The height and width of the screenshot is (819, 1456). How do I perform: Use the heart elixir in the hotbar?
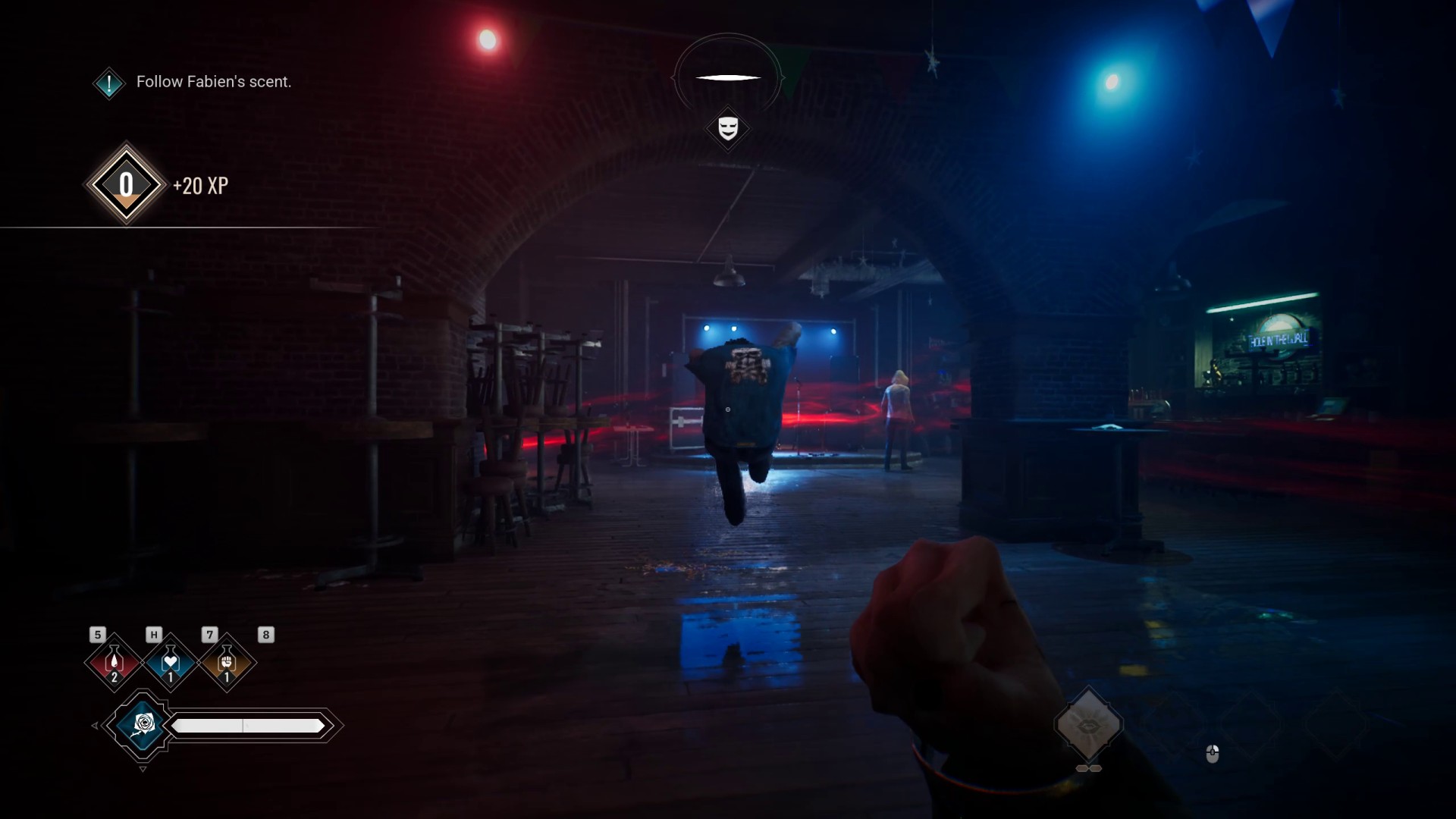click(x=170, y=662)
